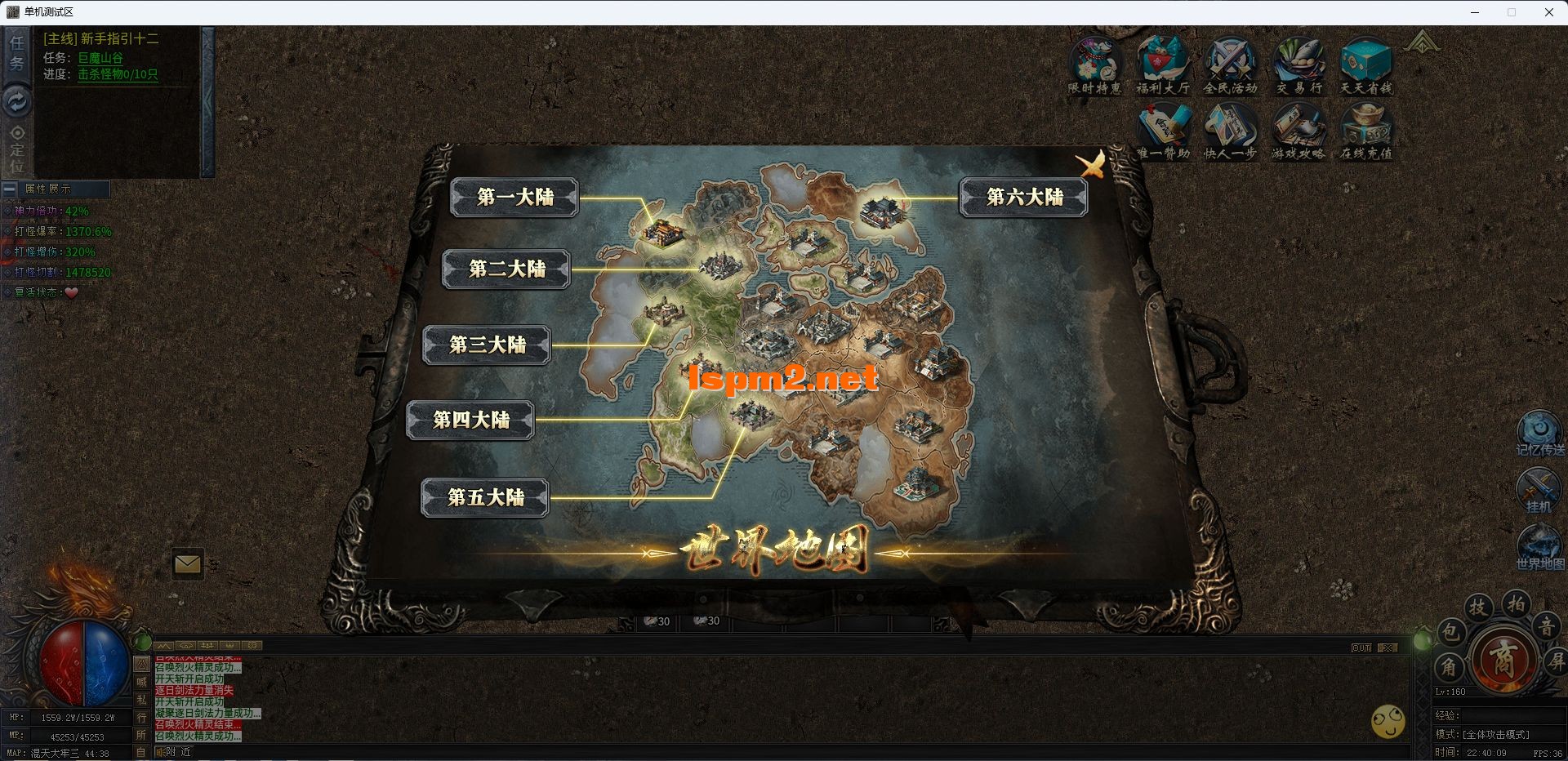1568x761 pixels.
Task: Open the 限时特惠 limited-time offer icon
Action: point(1095,64)
